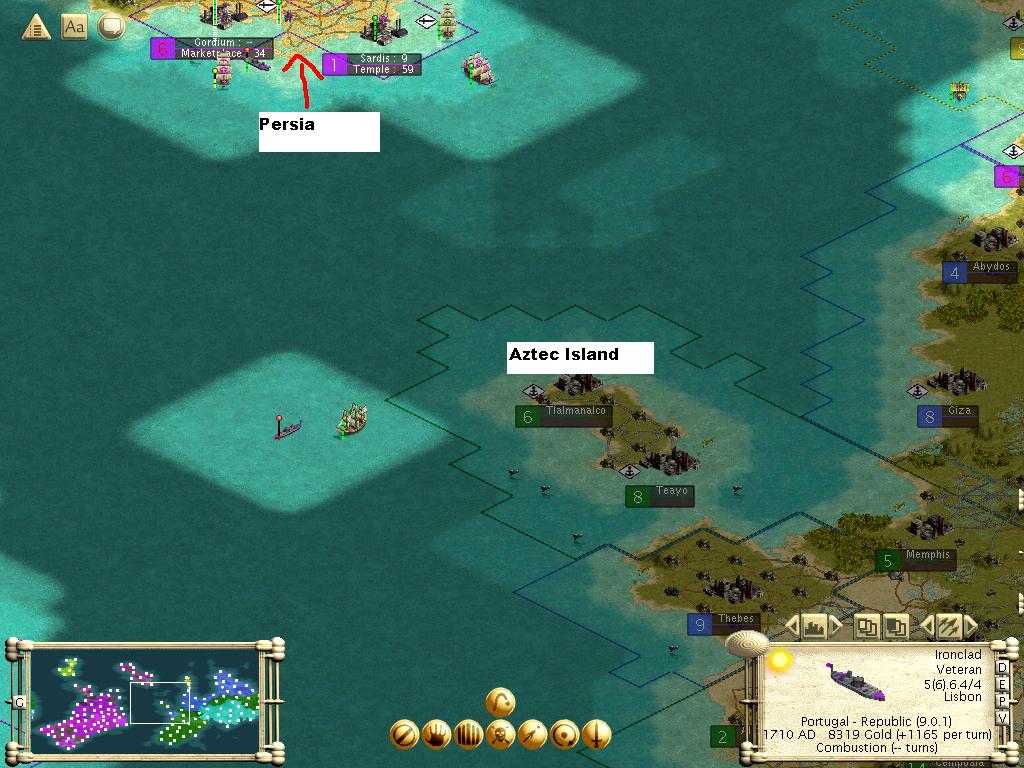This screenshot has width=1024, height=768.
Task: Click the P shortcut on info box
Action: (x=1002, y=702)
